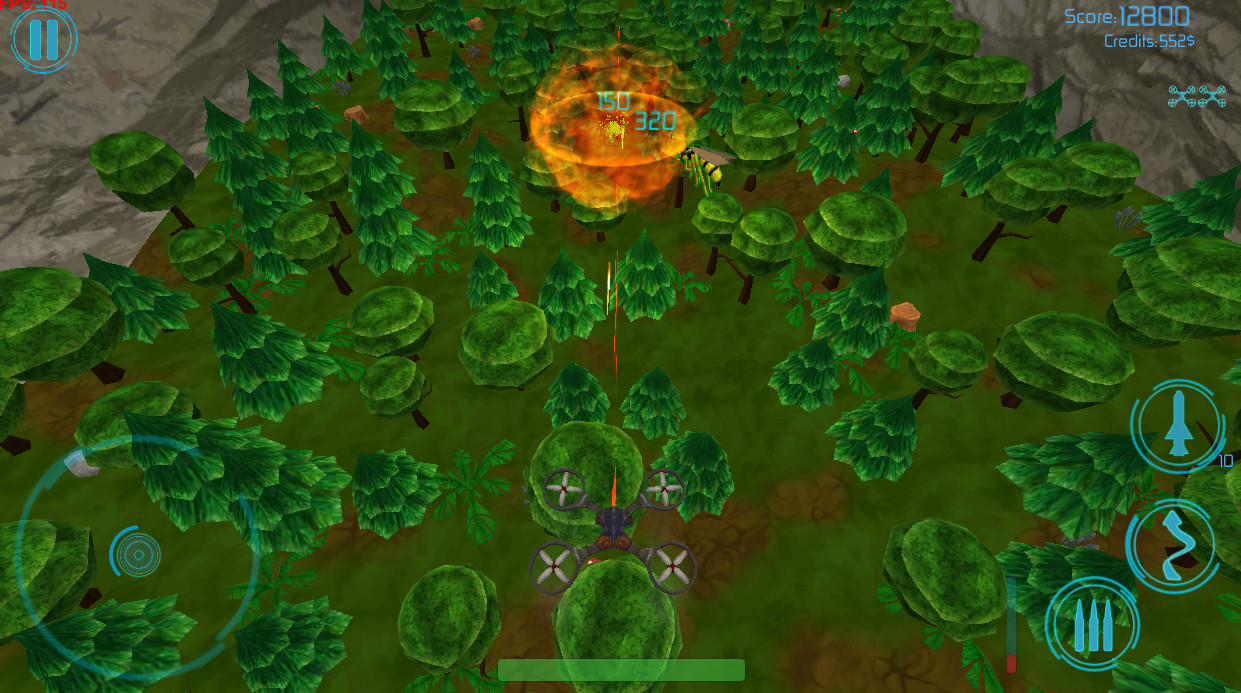Fire a missile with the rocket button

(1177, 424)
